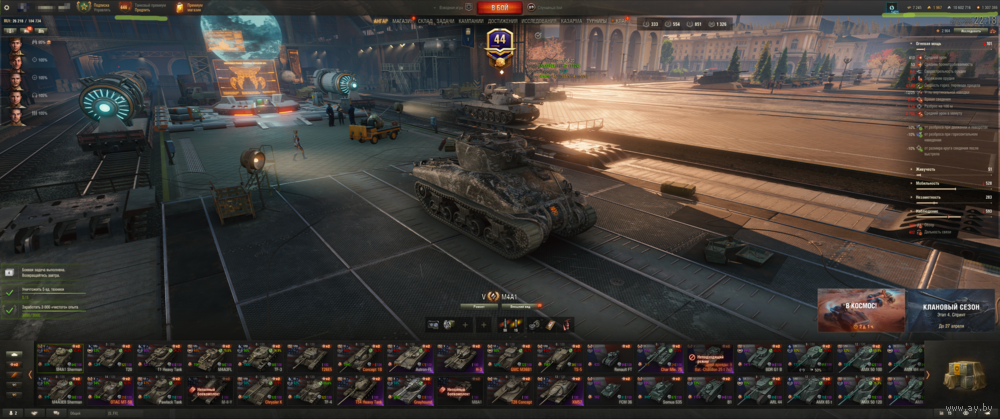Click the top crew member portrait
The image size is (1000, 419).
(x=17, y=44)
